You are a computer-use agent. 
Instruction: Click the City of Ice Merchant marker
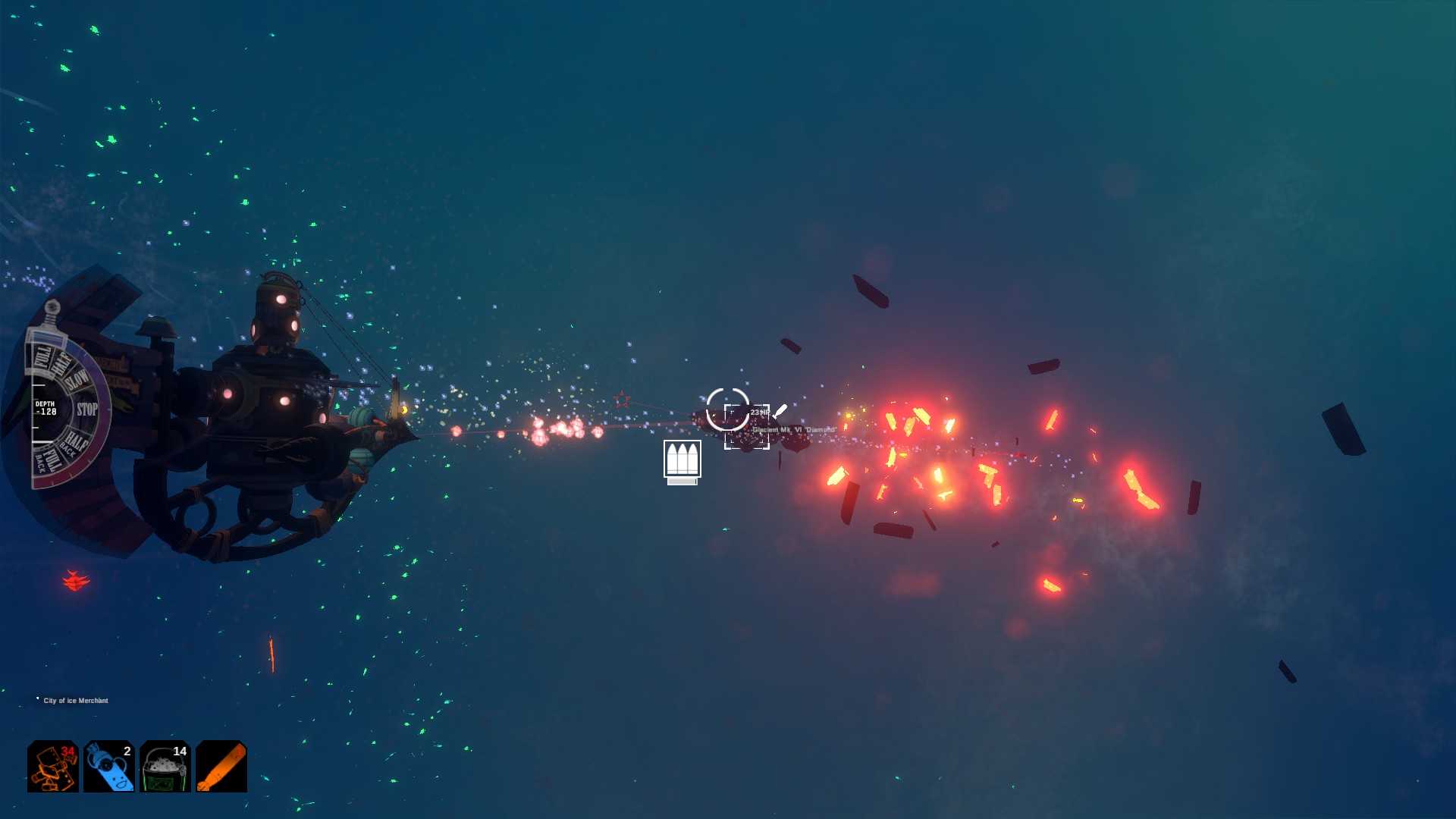click(x=75, y=701)
